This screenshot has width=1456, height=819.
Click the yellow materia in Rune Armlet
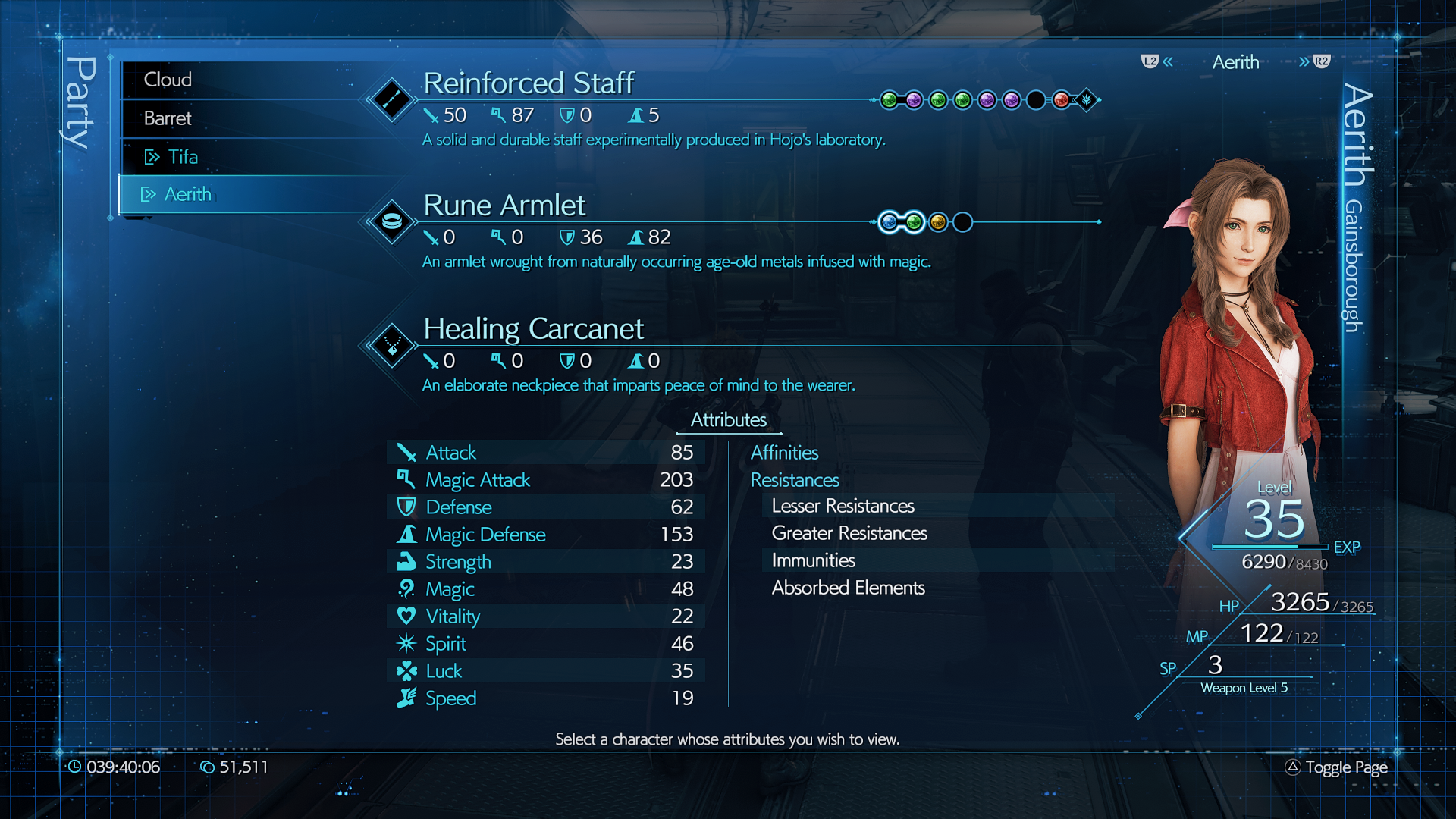[x=938, y=222]
